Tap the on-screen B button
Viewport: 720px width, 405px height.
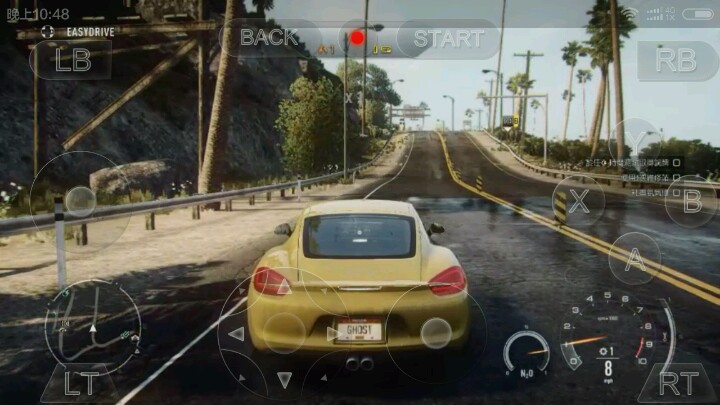pyautogui.click(x=690, y=199)
